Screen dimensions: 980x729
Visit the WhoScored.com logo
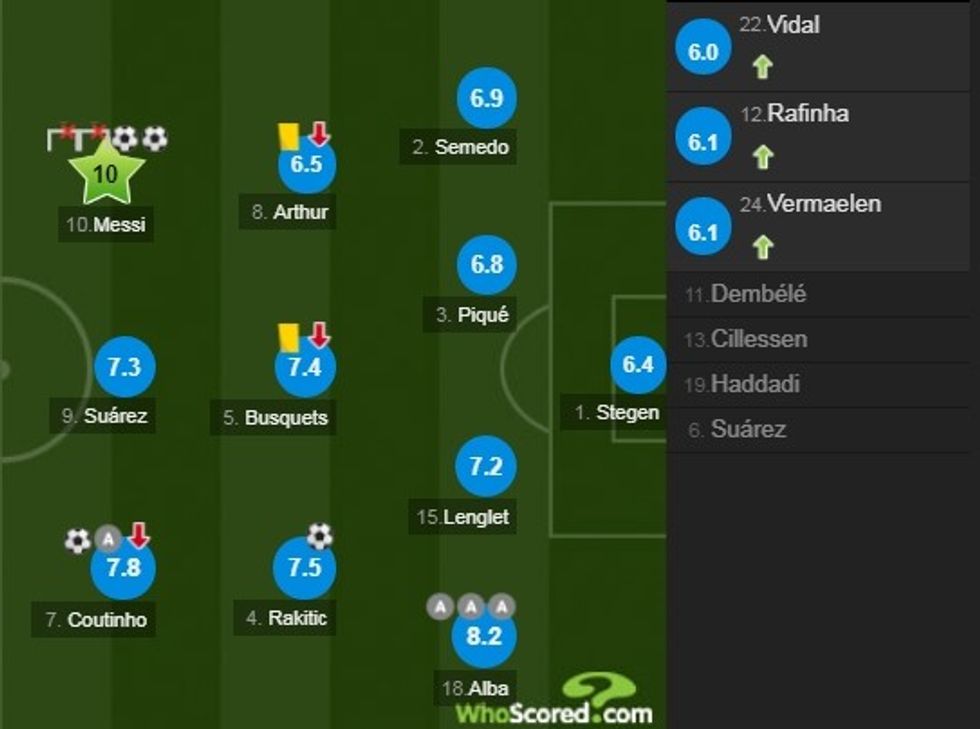[556, 701]
